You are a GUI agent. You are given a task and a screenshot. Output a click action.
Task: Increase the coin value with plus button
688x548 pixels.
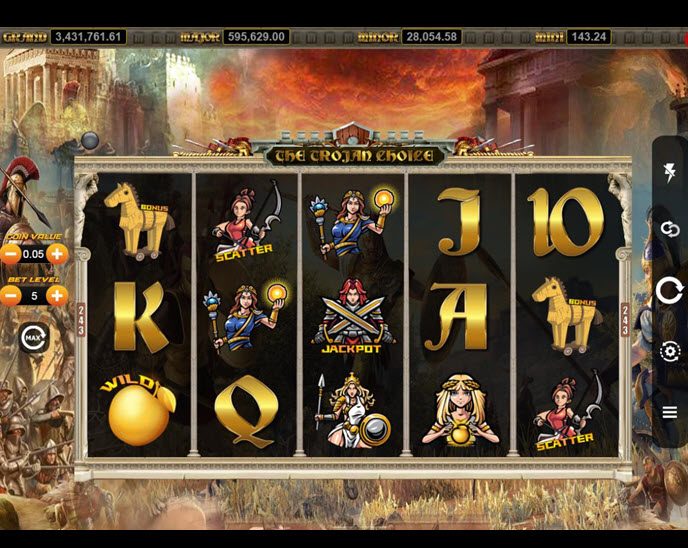click(57, 254)
